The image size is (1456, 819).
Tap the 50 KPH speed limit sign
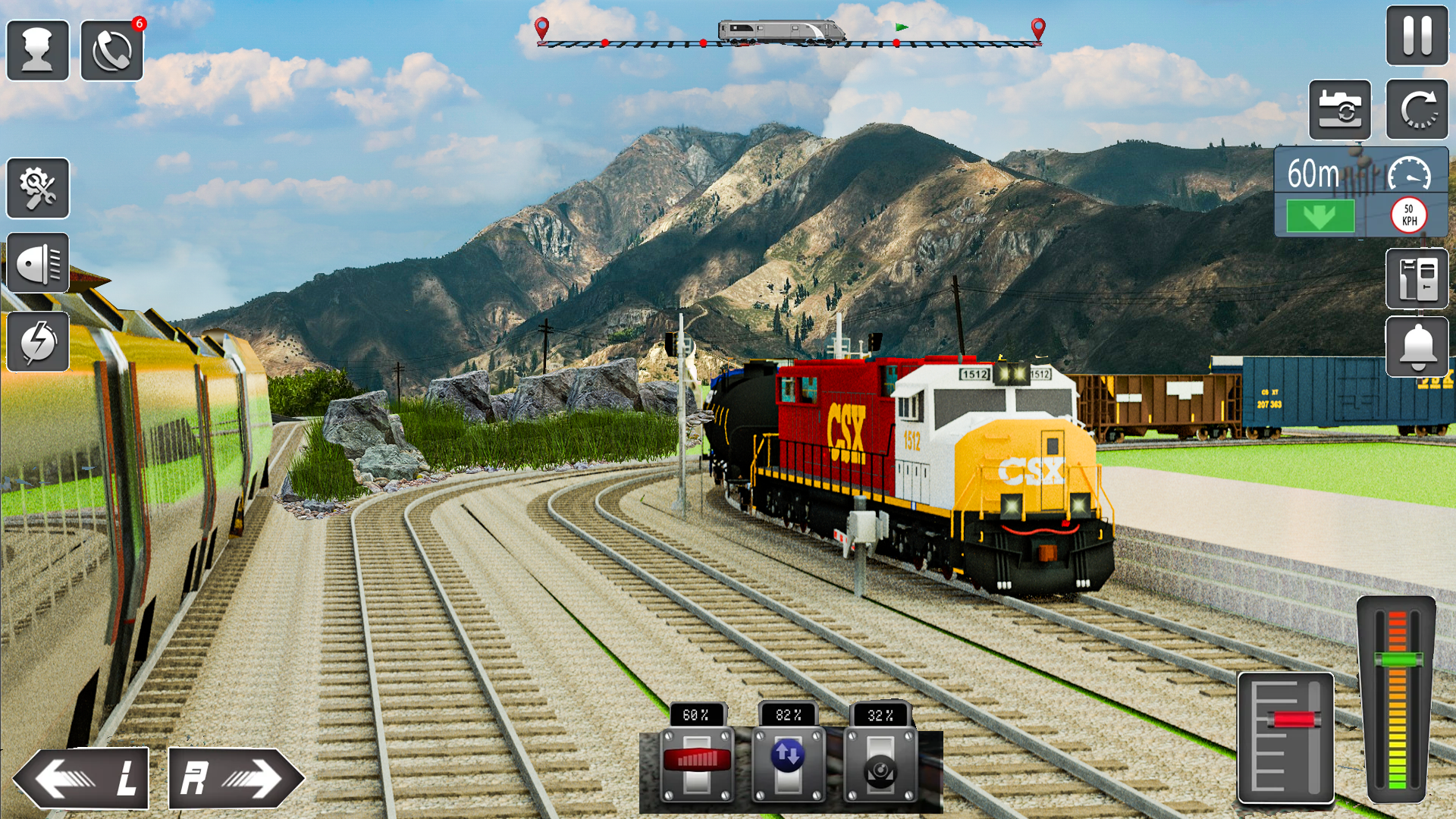click(x=1409, y=215)
